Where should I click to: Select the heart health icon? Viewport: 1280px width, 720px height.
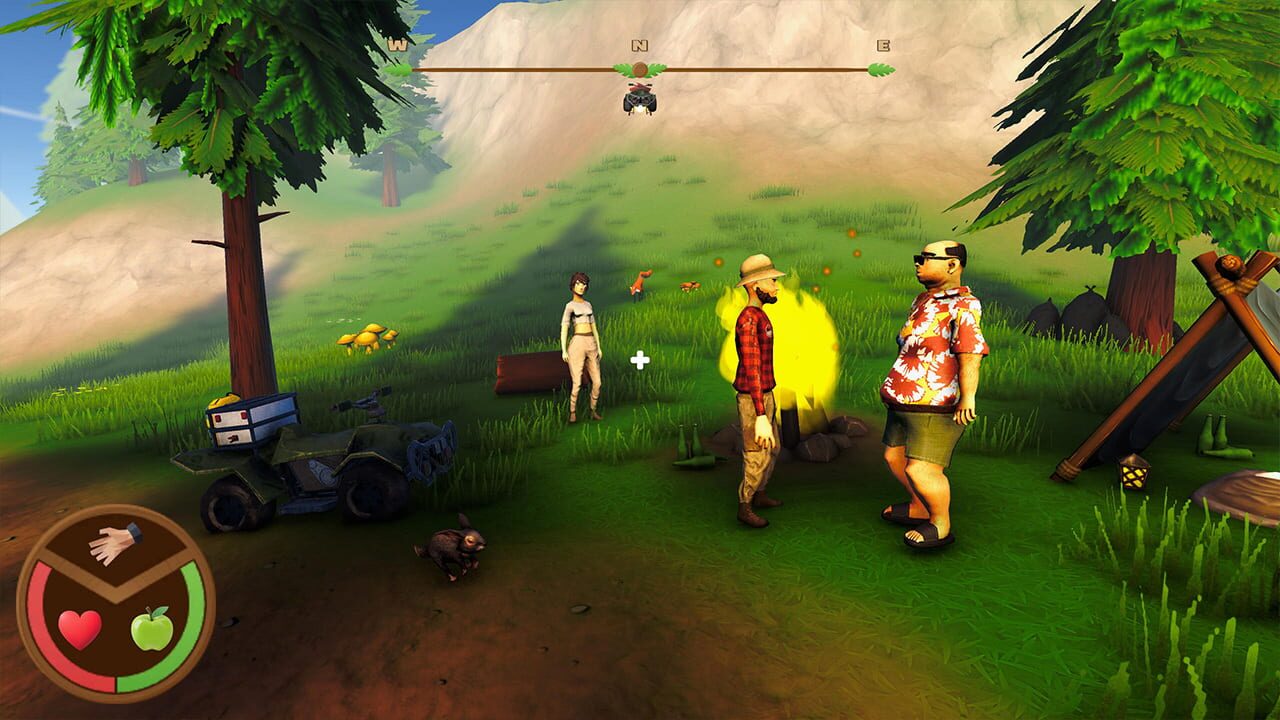coord(79,628)
